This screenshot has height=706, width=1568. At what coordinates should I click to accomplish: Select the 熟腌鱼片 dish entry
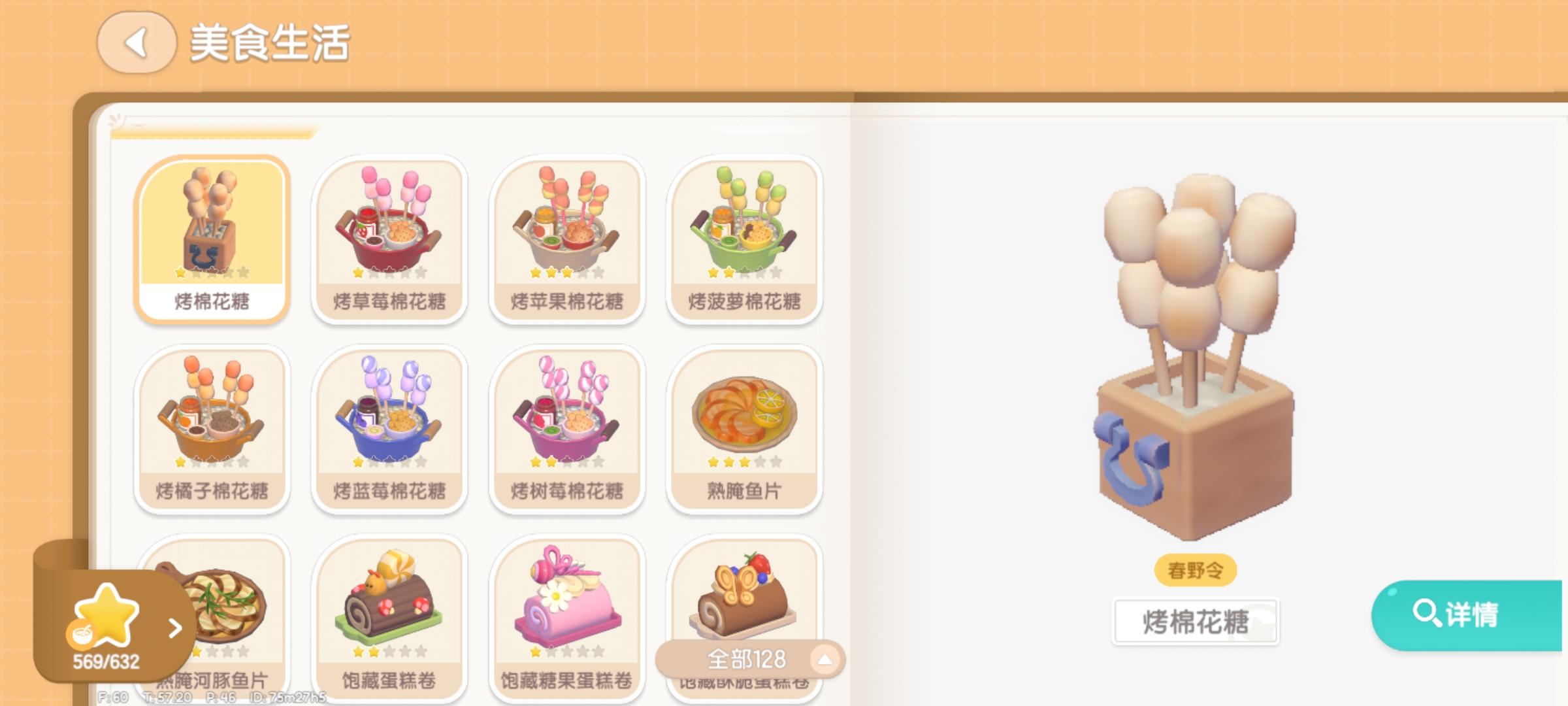pos(745,425)
